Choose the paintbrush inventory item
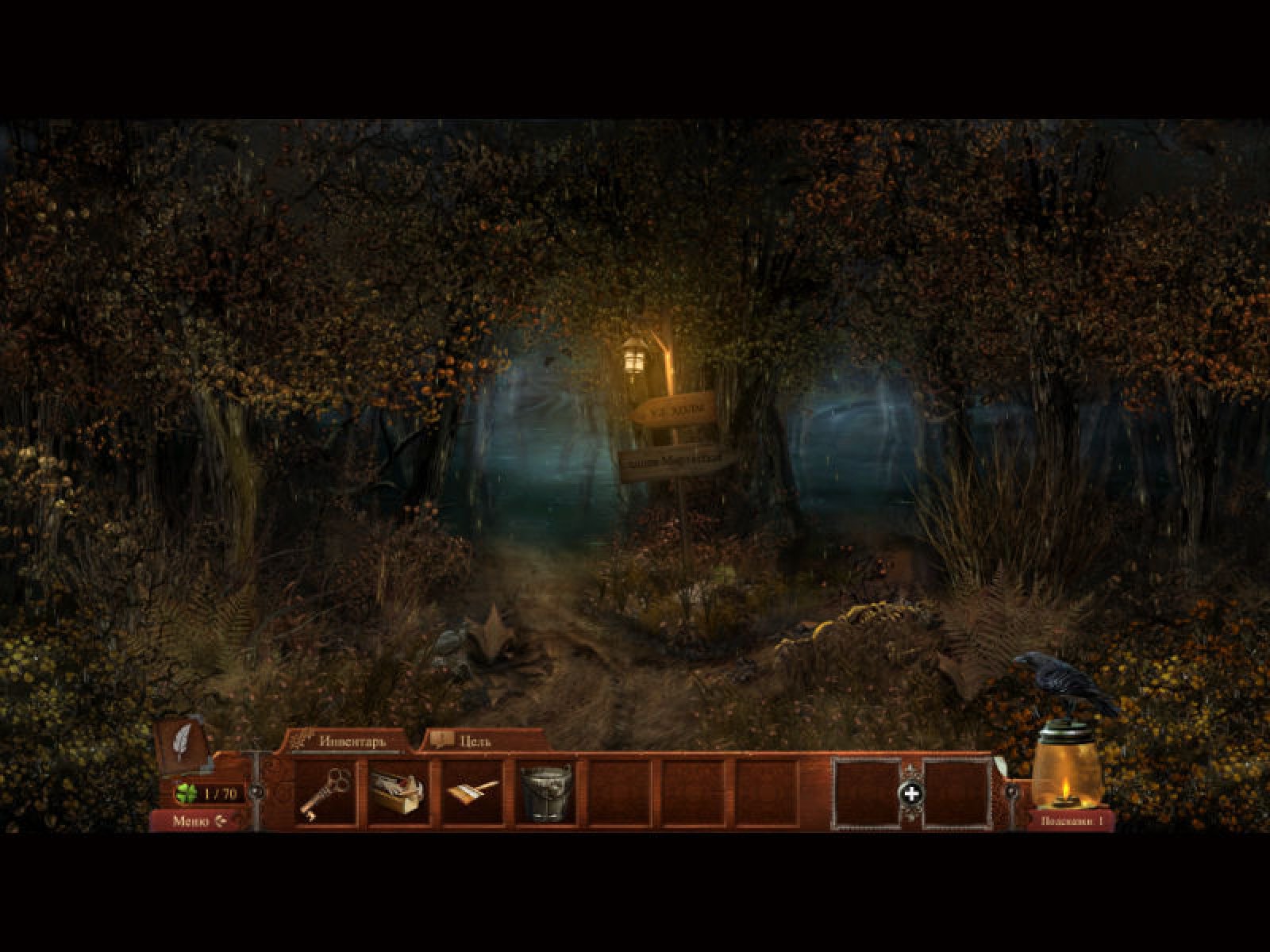This screenshot has height=952, width=1270. click(472, 792)
